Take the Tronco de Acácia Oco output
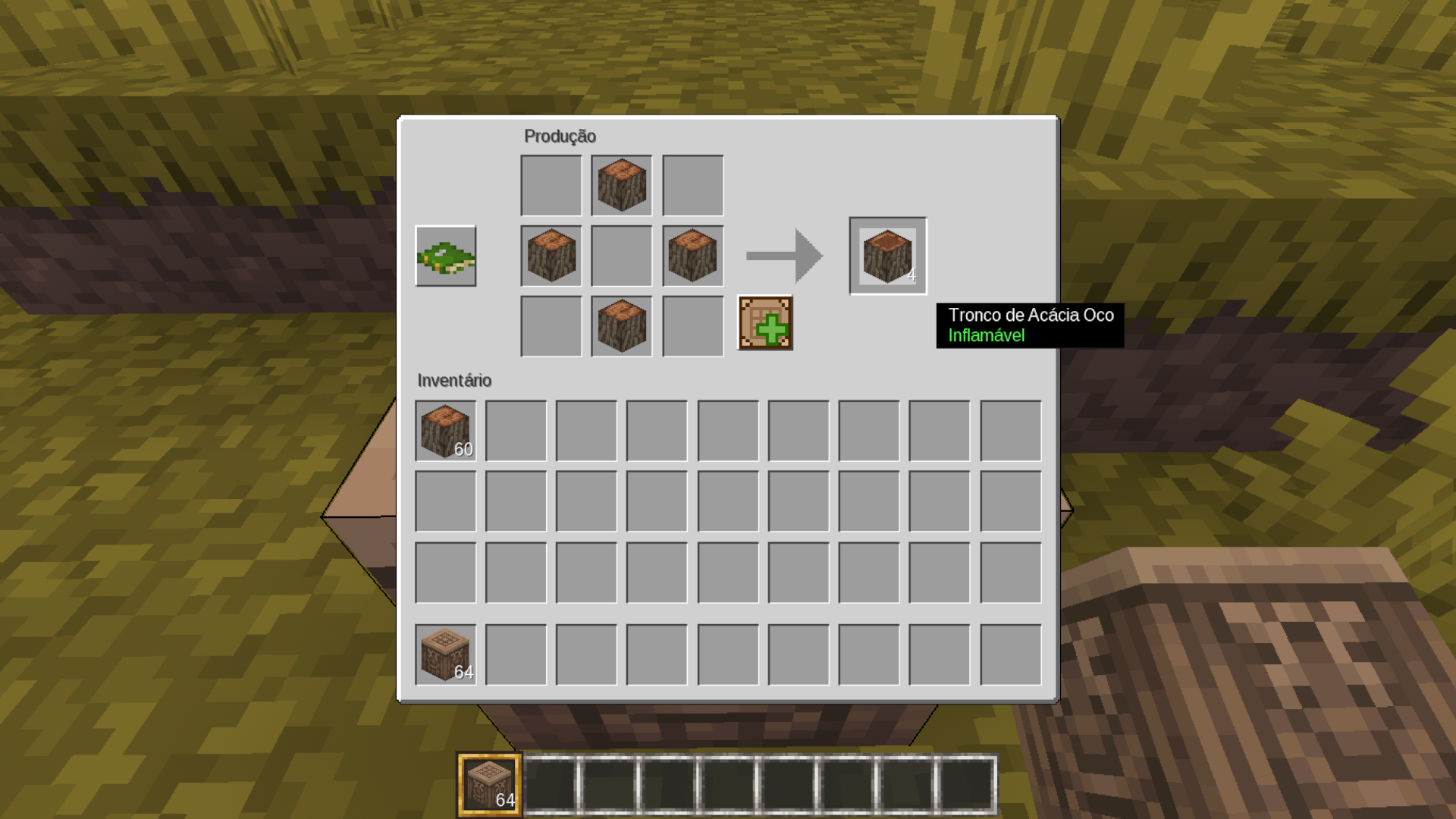 pos(887,256)
